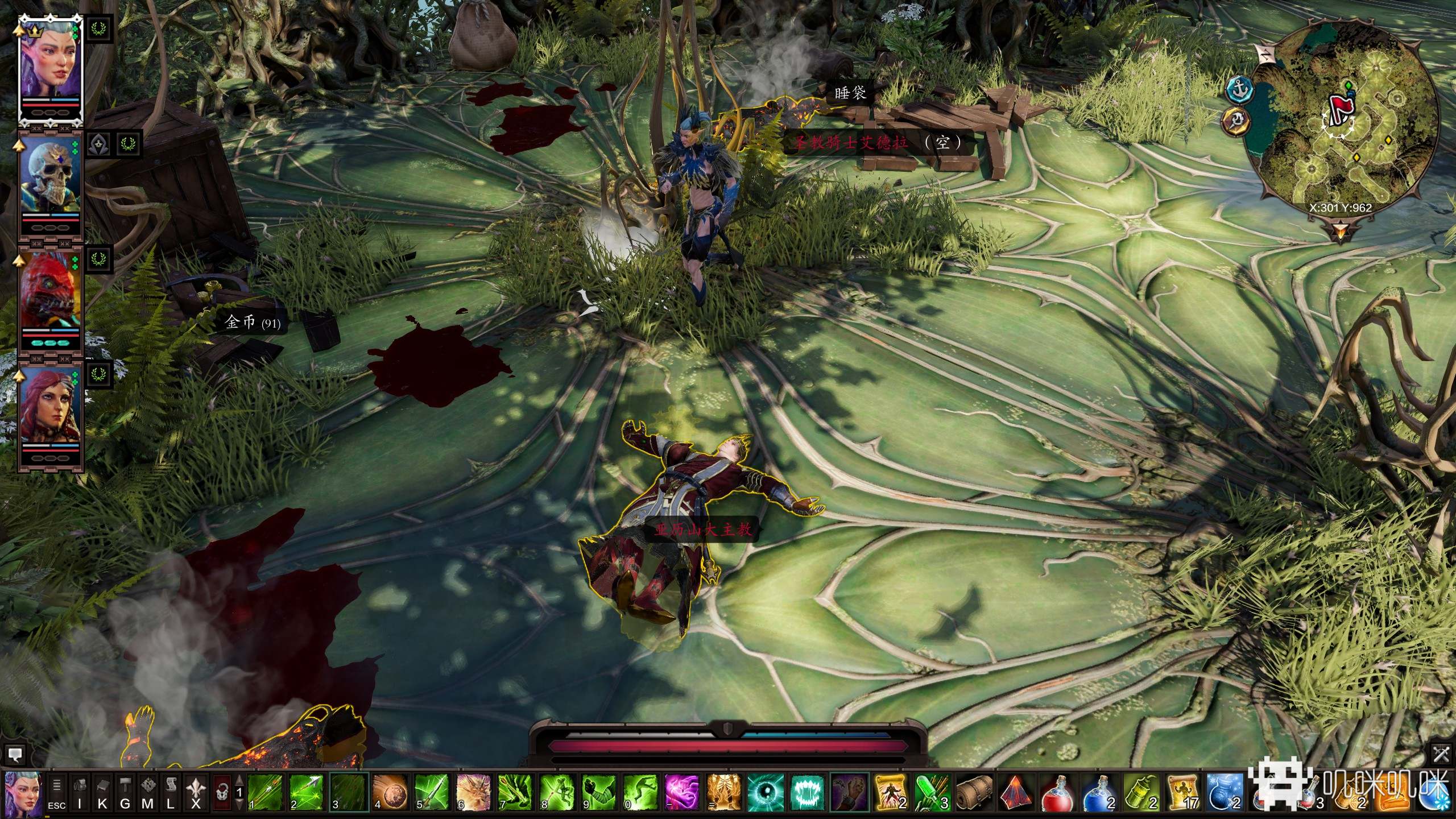Open the journal scroll button
1456x819 pixels.
click(171, 792)
